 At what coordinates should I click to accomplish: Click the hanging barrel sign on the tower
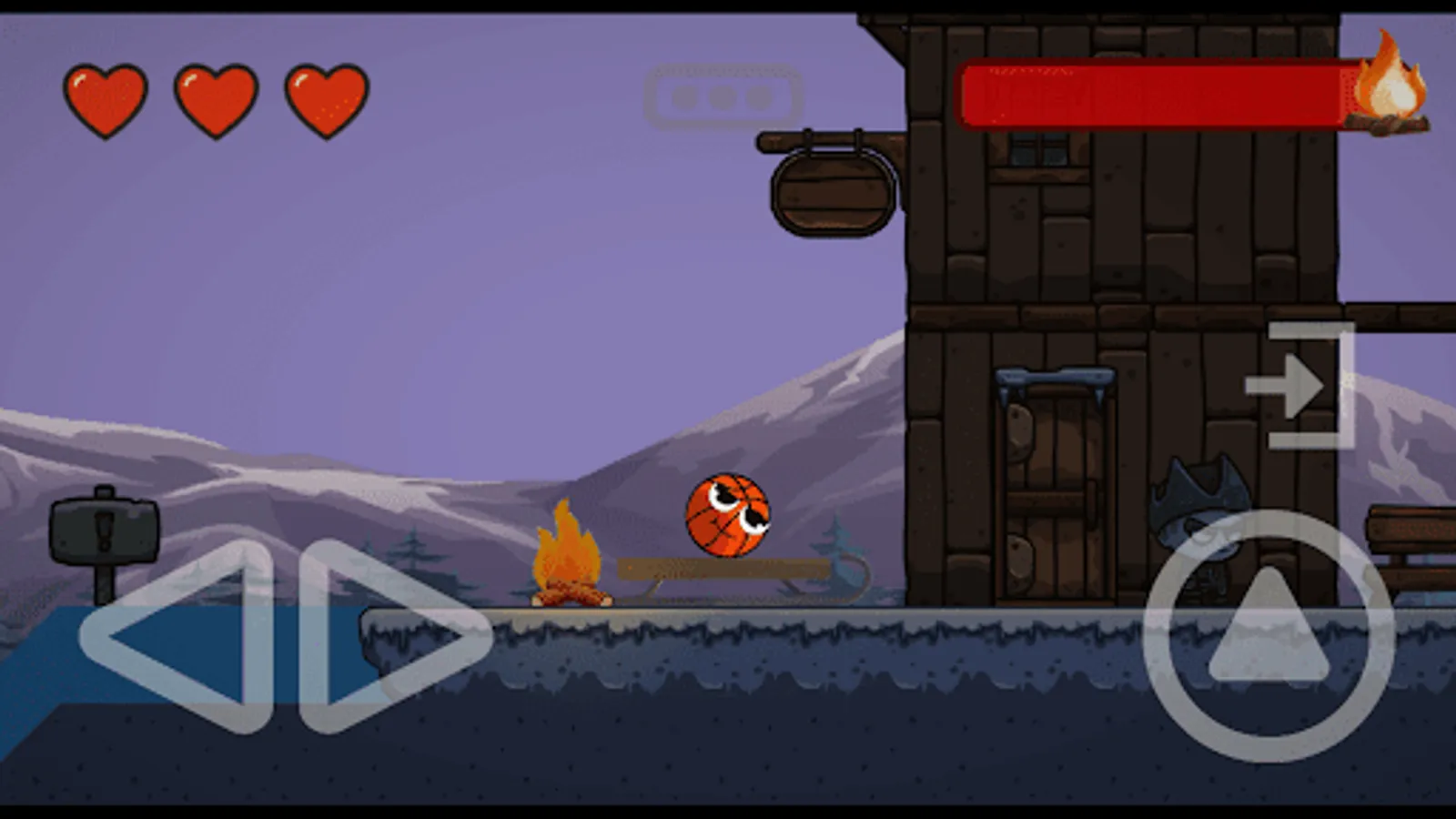[x=830, y=191]
